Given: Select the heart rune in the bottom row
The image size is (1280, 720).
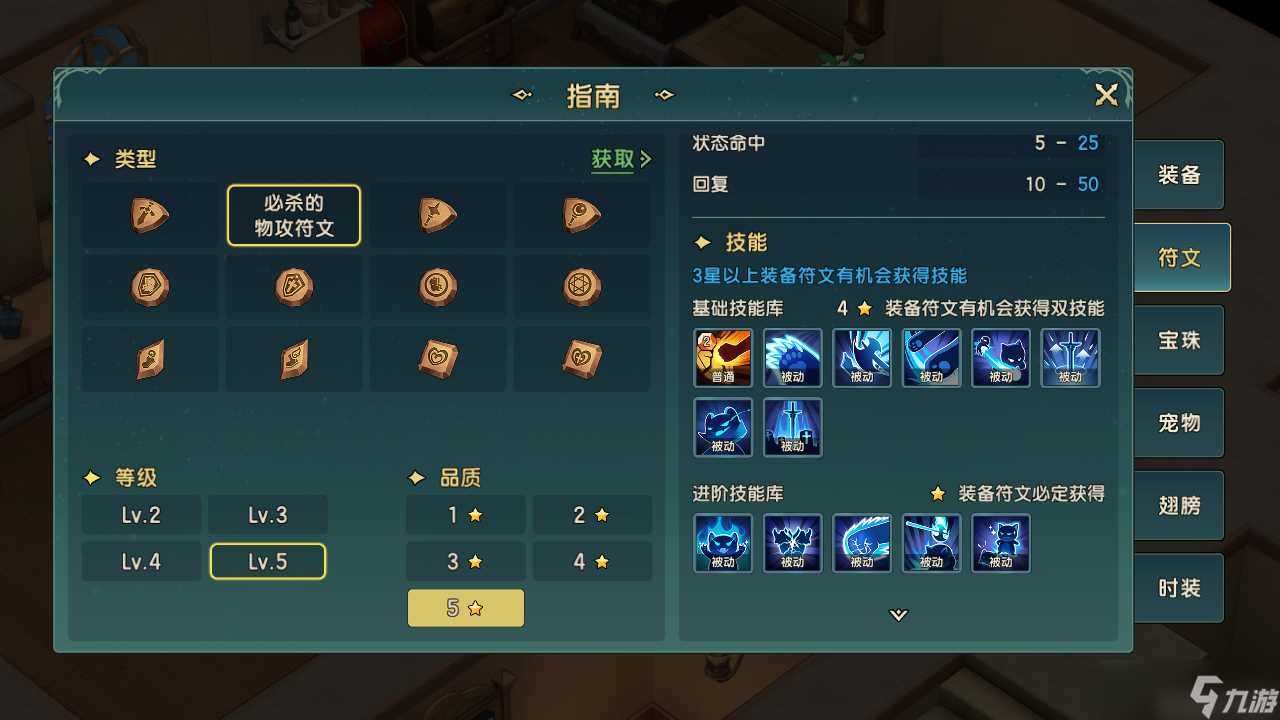Looking at the screenshot, I should pyautogui.click(x=437, y=357).
